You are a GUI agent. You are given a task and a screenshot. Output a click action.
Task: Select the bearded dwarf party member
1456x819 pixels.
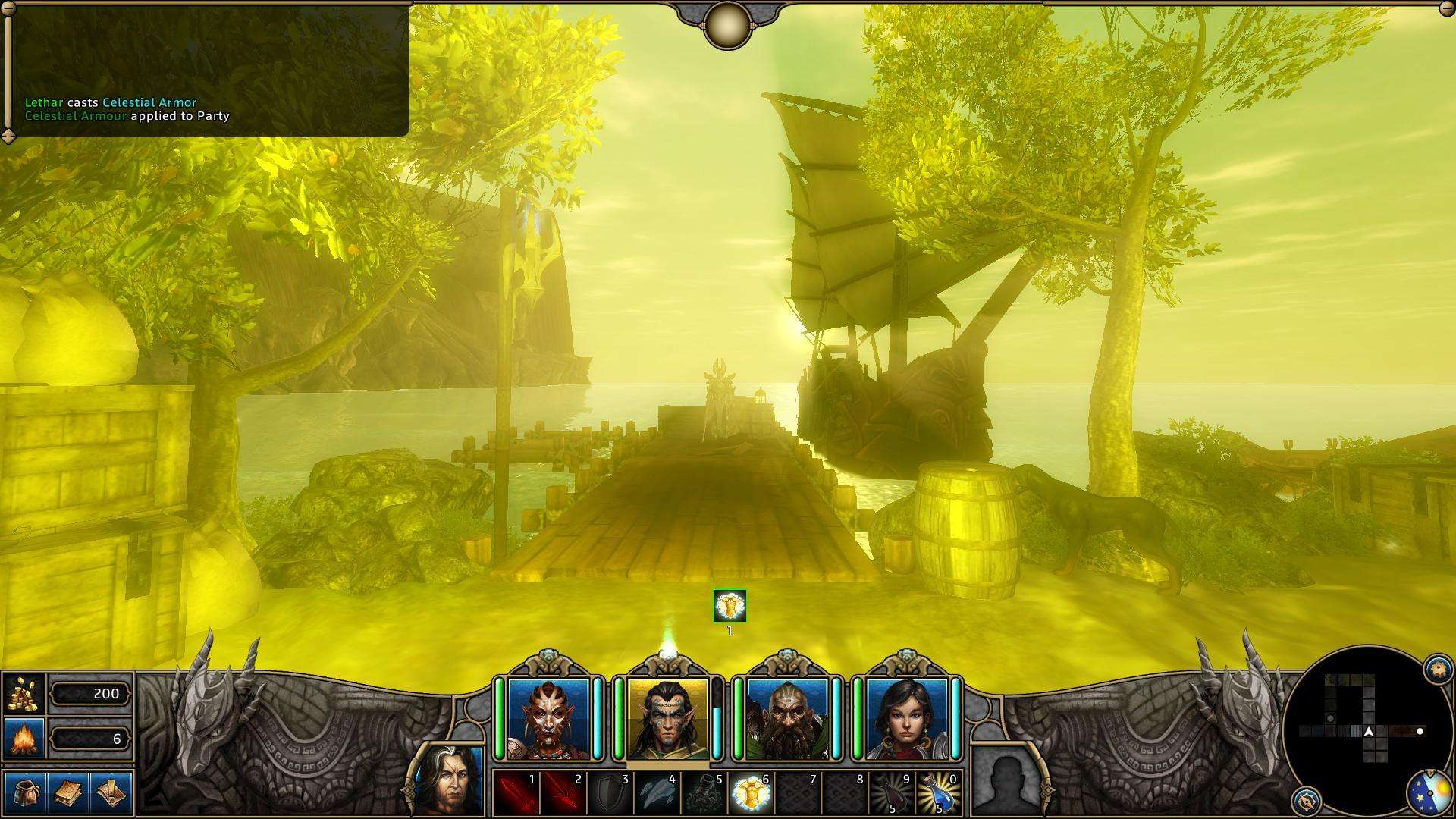[x=786, y=718]
